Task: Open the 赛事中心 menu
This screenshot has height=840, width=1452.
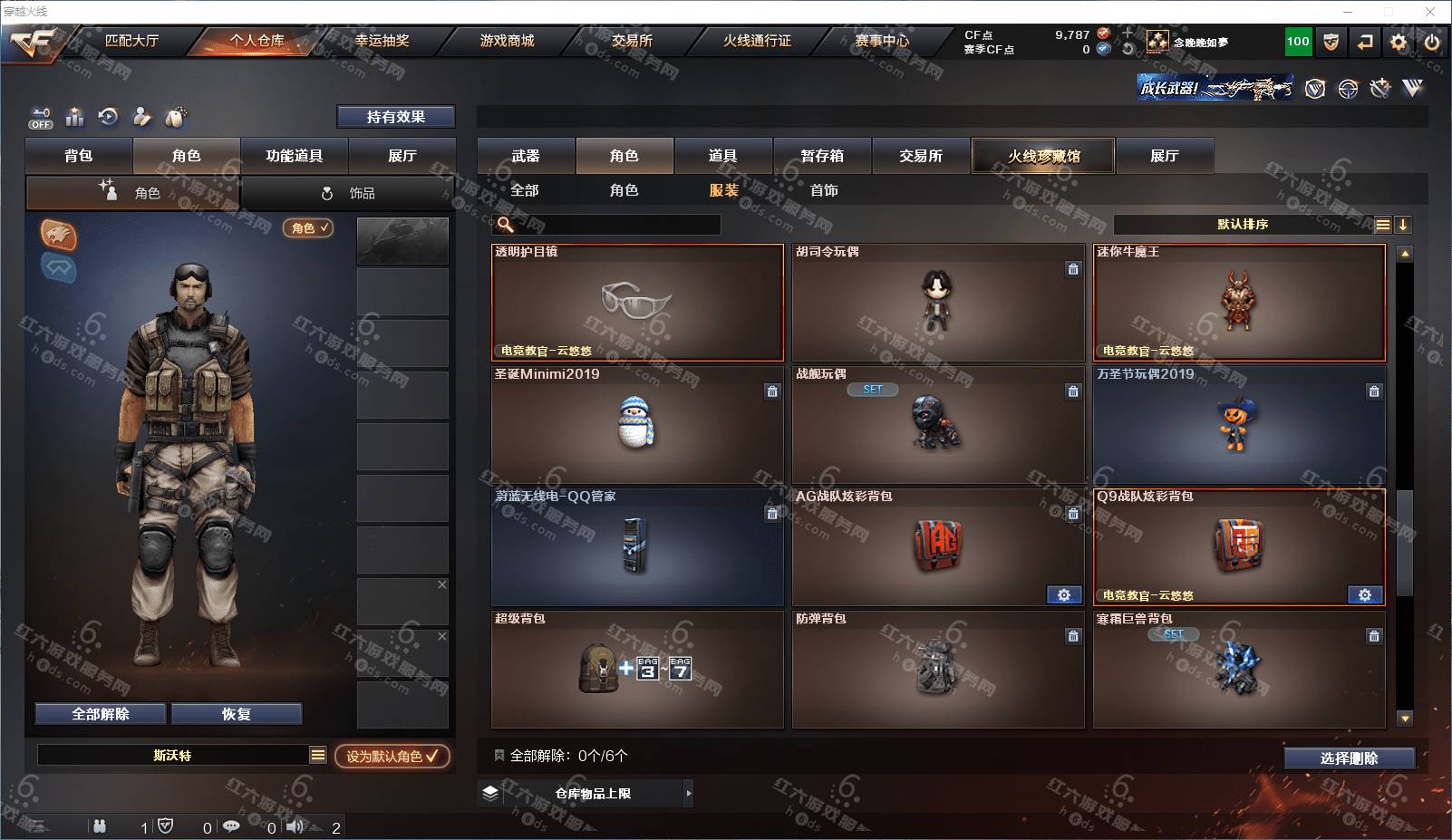Action: 881,41
